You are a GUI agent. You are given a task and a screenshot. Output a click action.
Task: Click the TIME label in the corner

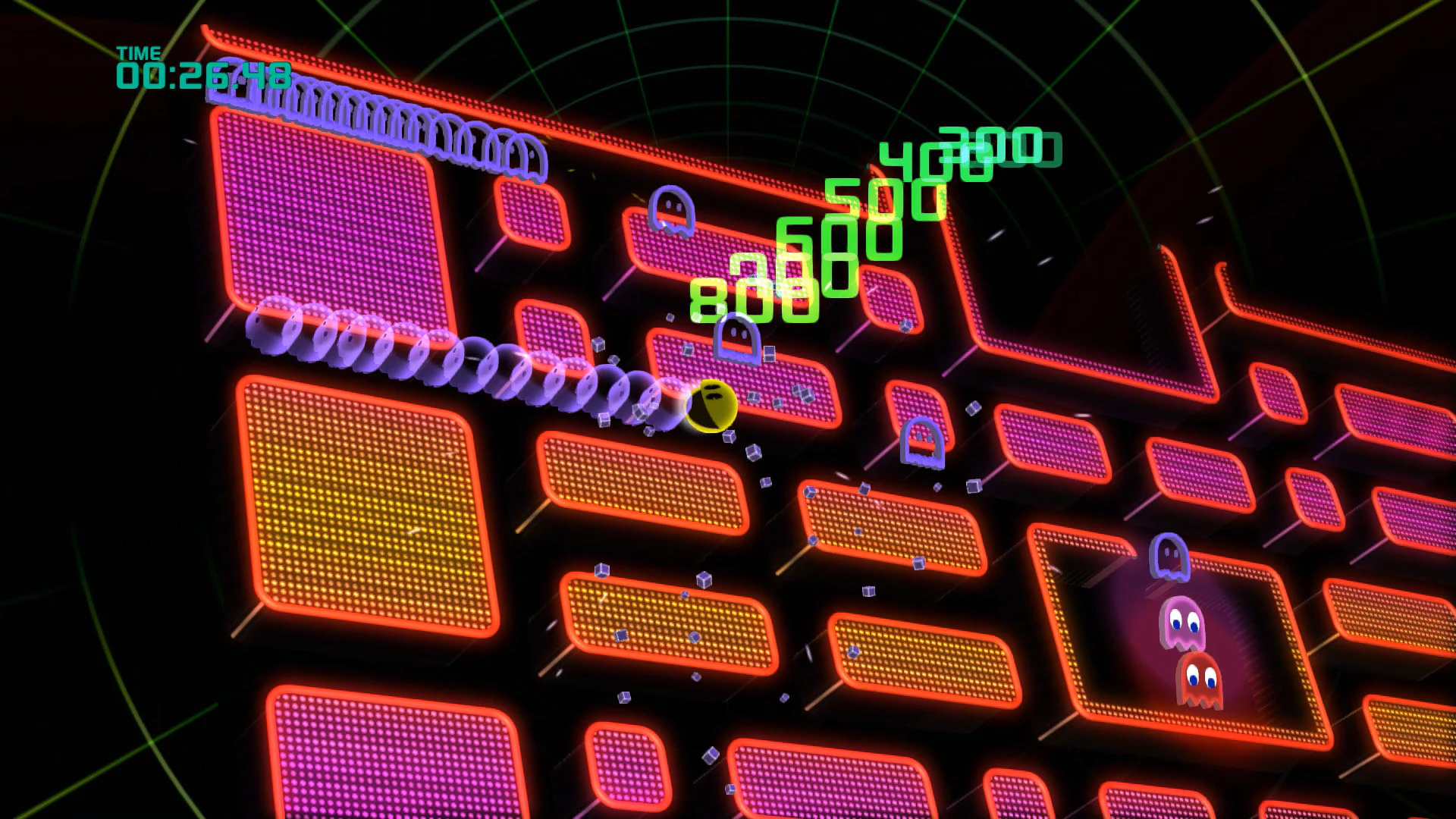point(139,53)
